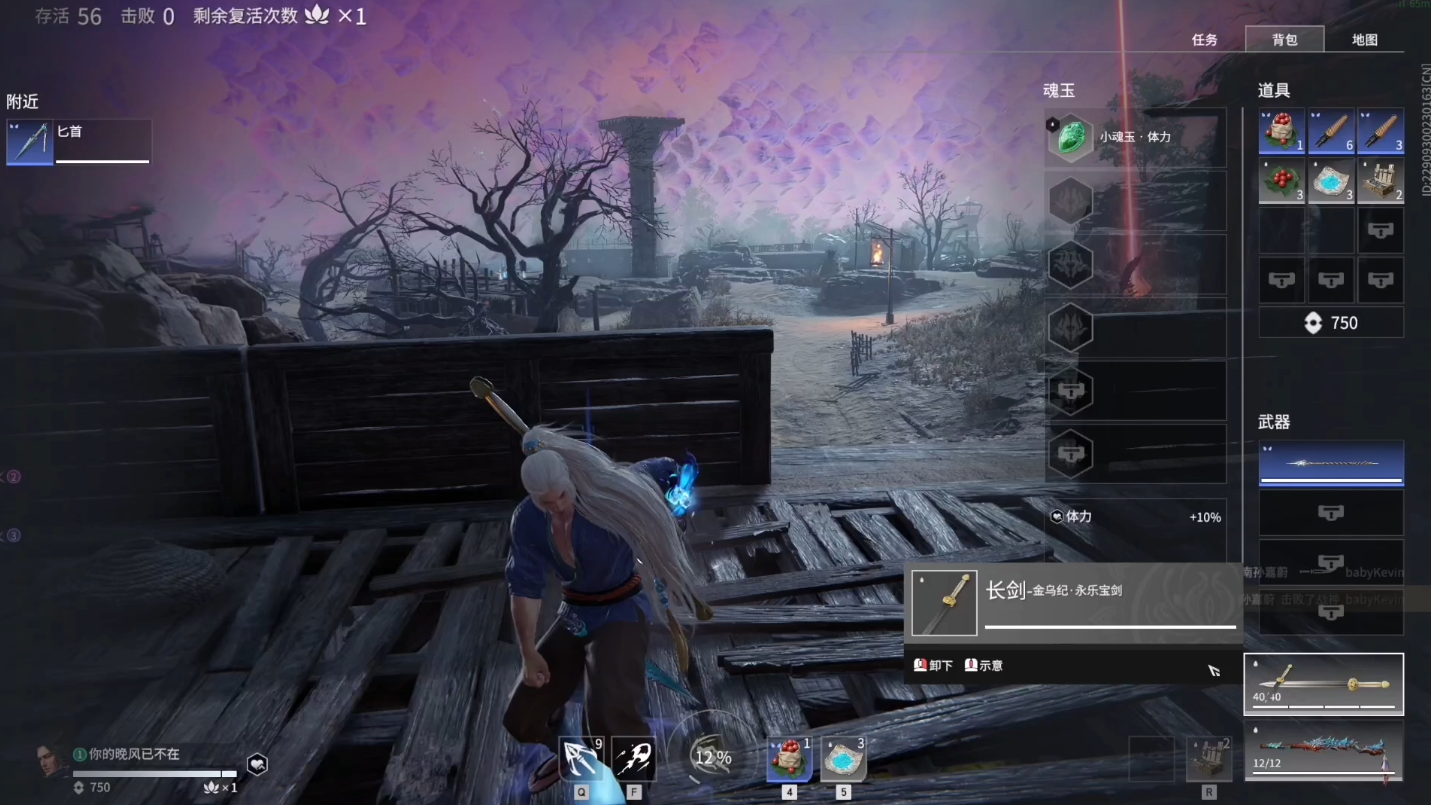Select the blue armor powder inventory item
The height and width of the screenshot is (805, 1431).
tap(1331, 181)
